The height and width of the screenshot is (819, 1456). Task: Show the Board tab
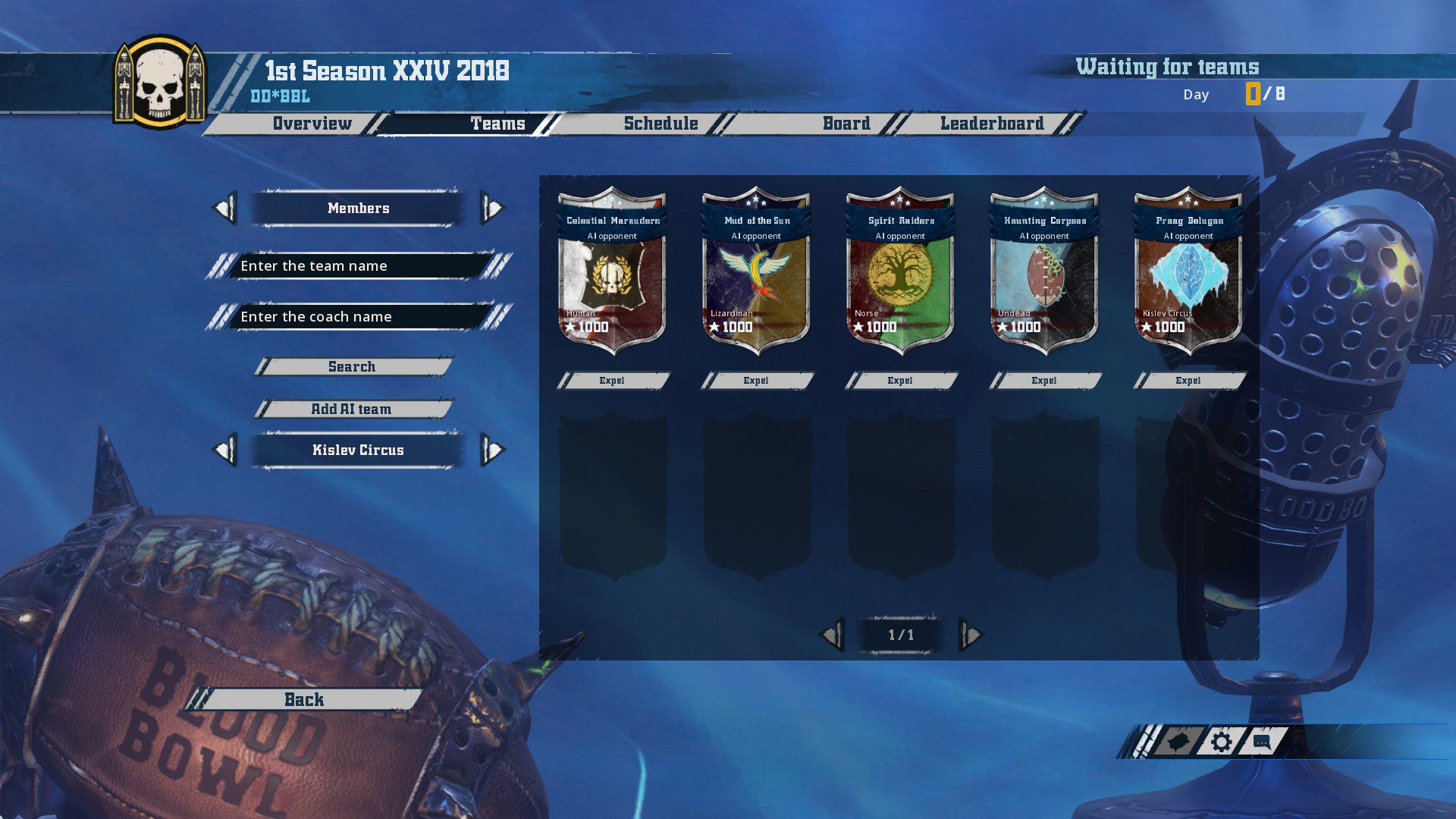coord(846,124)
